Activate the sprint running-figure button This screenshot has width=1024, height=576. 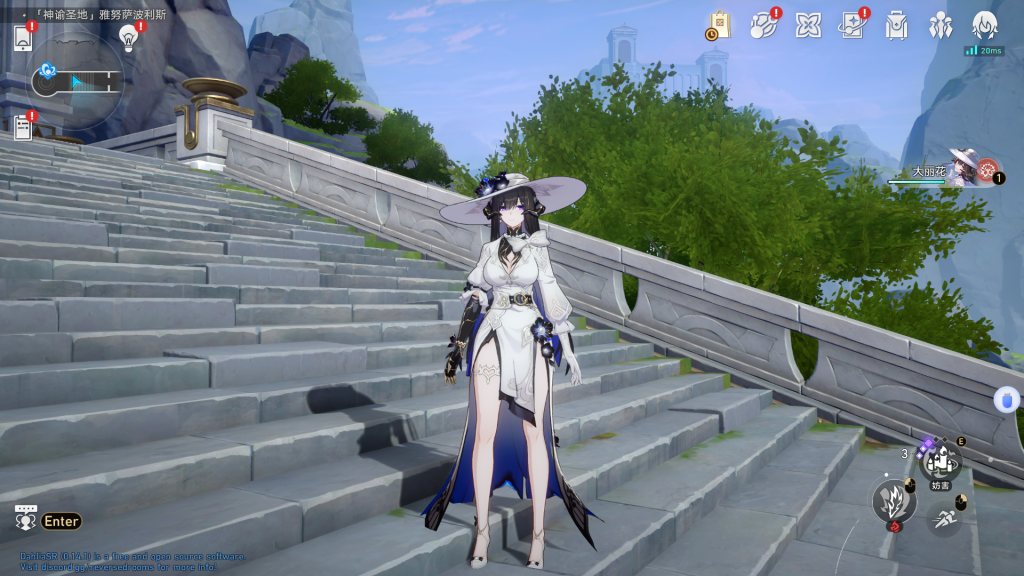tap(944, 519)
